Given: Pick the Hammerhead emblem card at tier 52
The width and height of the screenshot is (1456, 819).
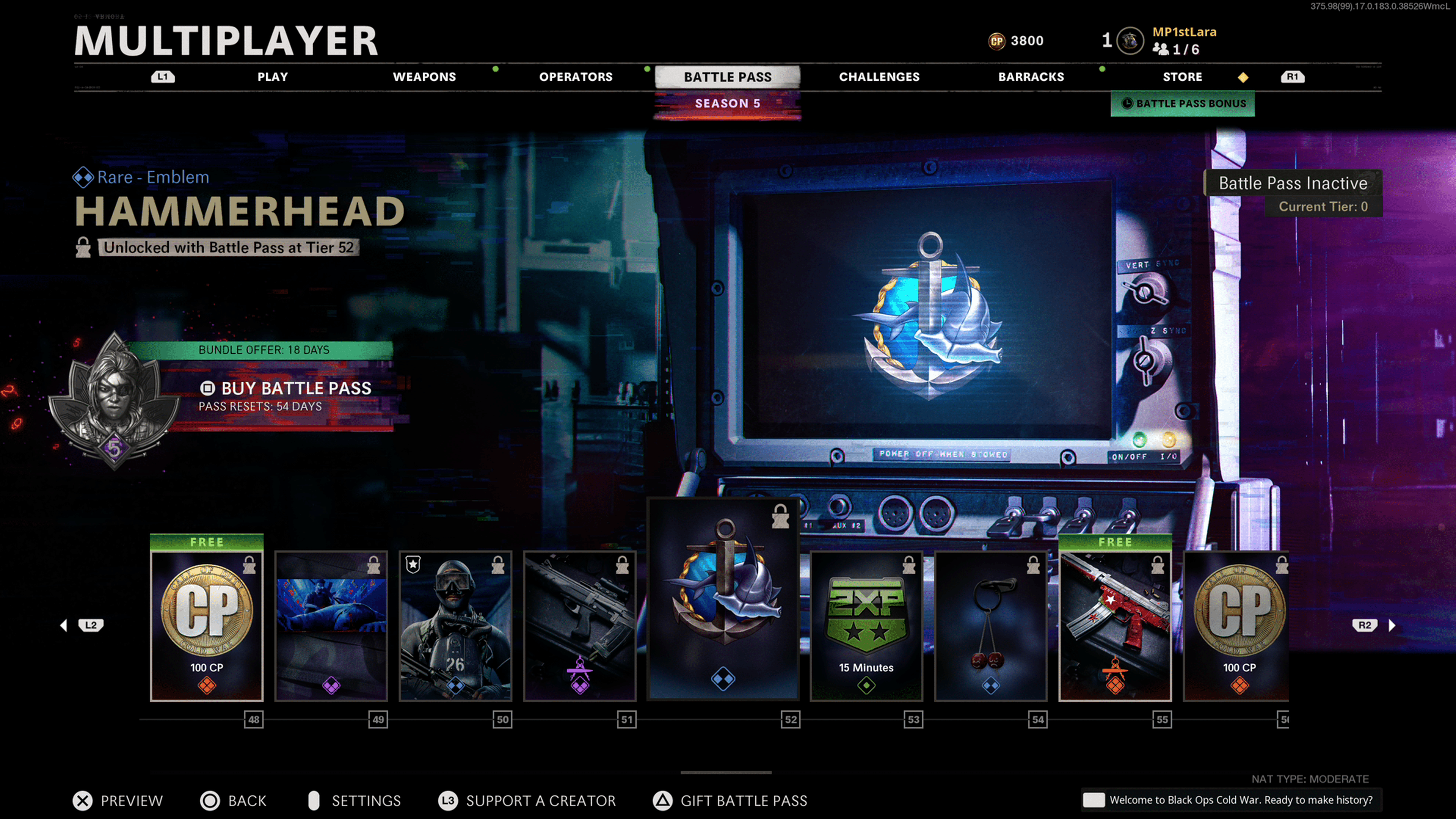Looking at the screenshot, I should point(723,599).
